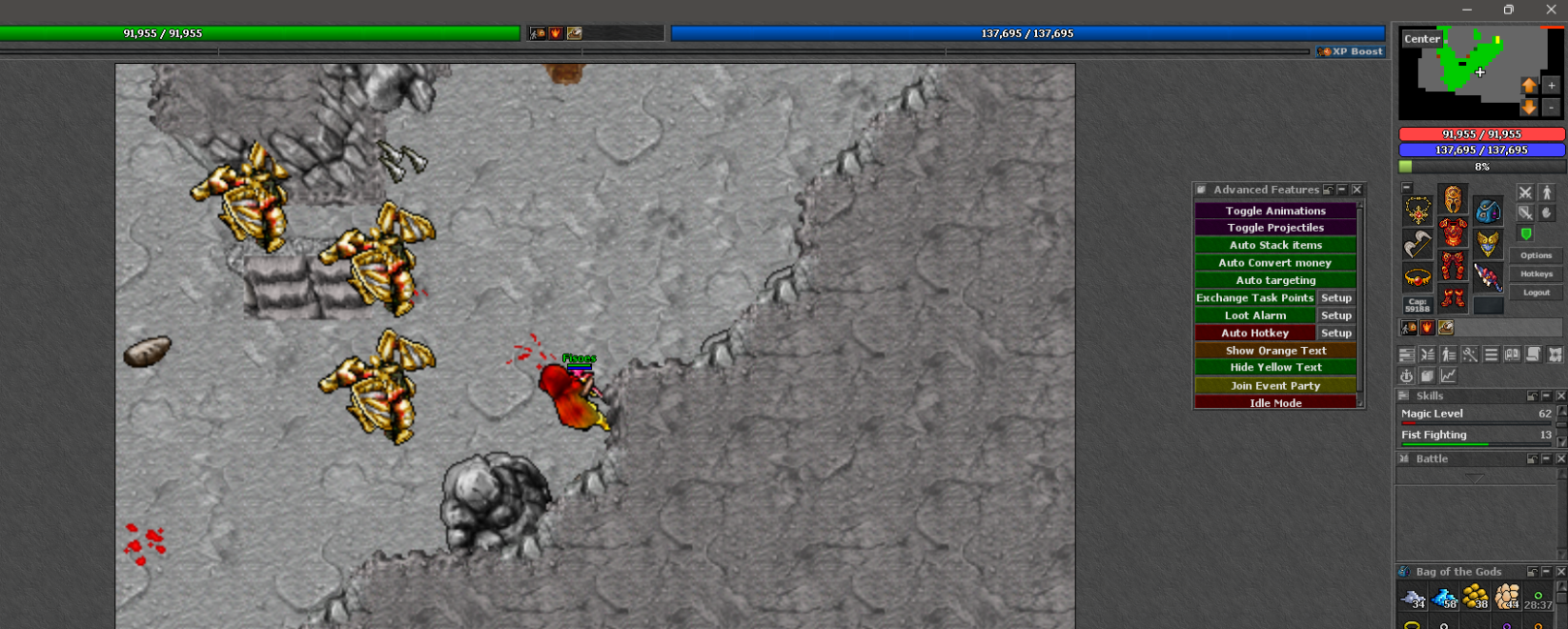Open the Hotkeys settings
This screenshot has width=1568, height=629.
[1535, 274]
